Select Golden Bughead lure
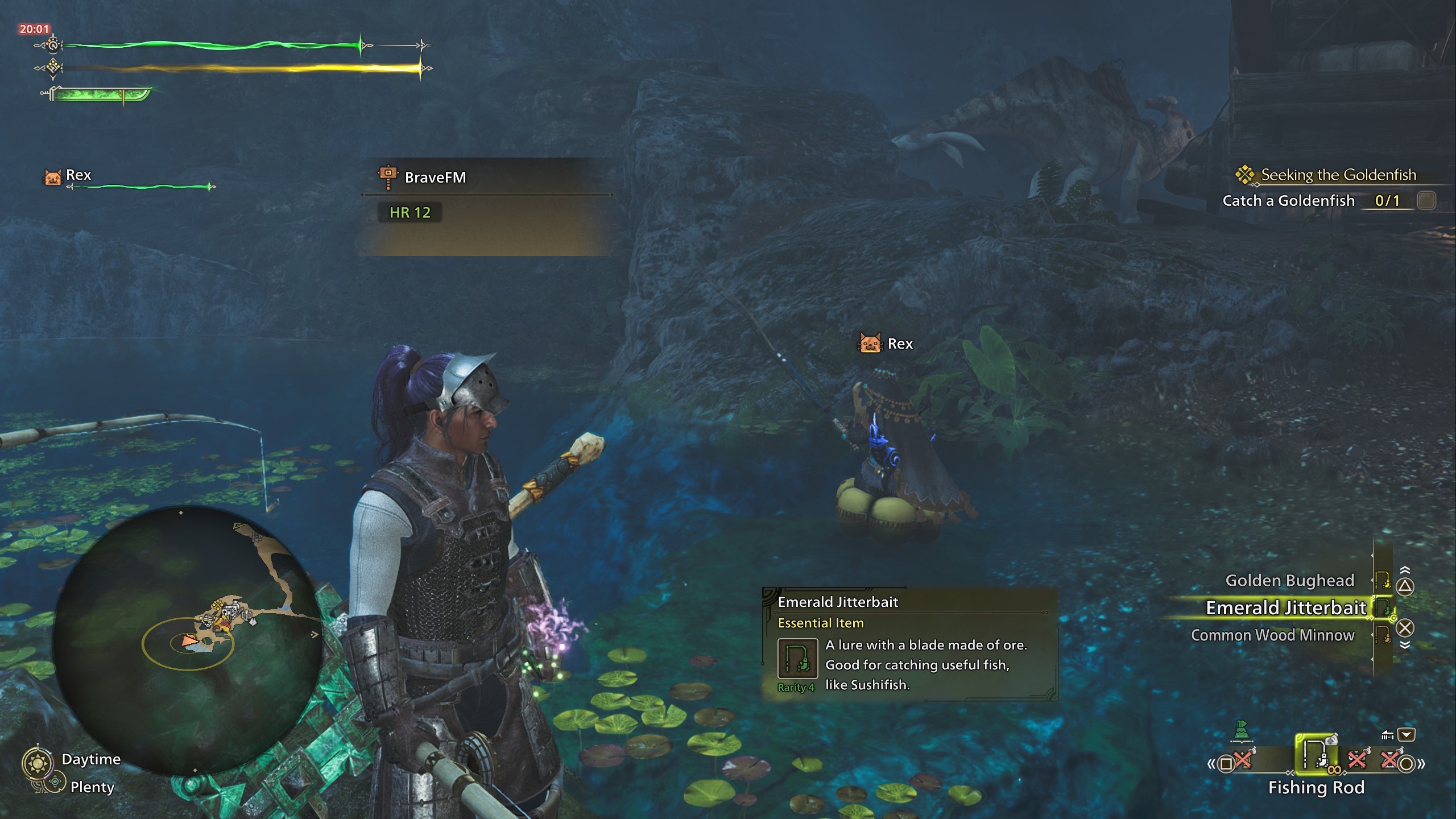Screen dimensions: 1456x819 tap(1289, 580)
